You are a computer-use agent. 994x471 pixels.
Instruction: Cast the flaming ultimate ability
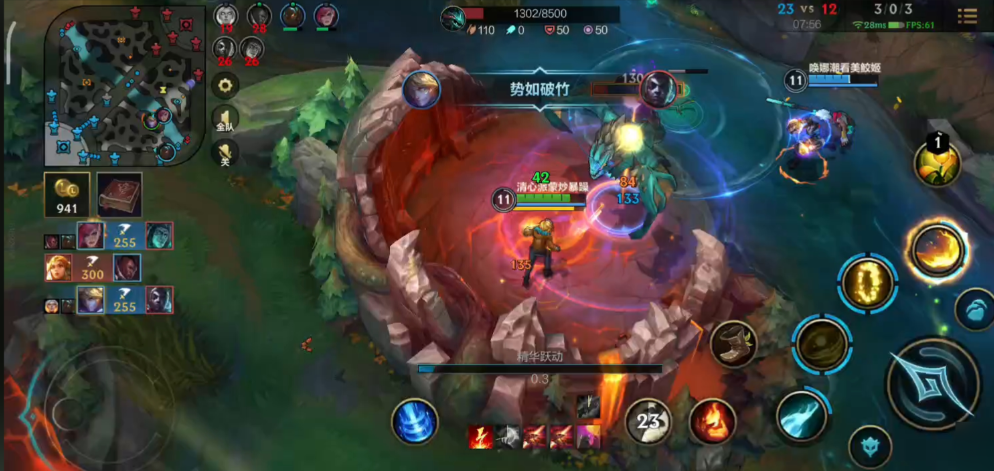[x=937, y=249]
